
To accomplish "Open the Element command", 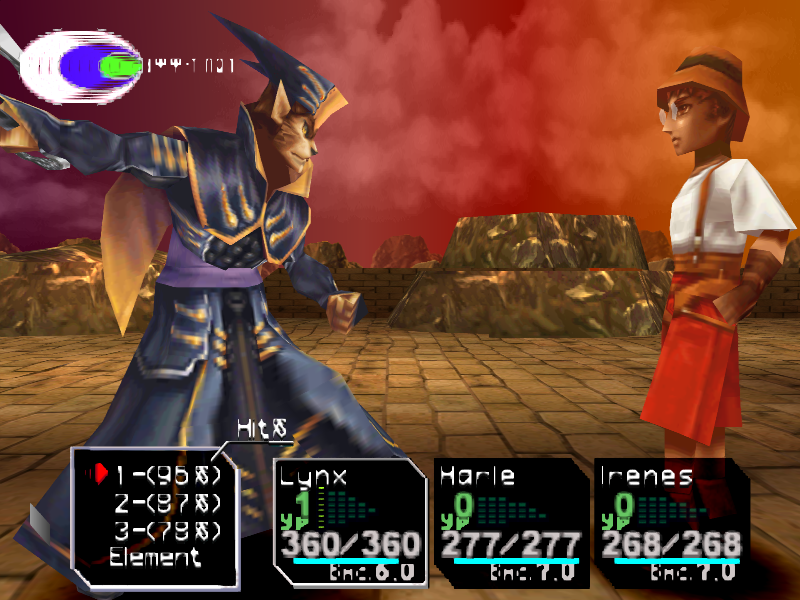I will (155, 558).
